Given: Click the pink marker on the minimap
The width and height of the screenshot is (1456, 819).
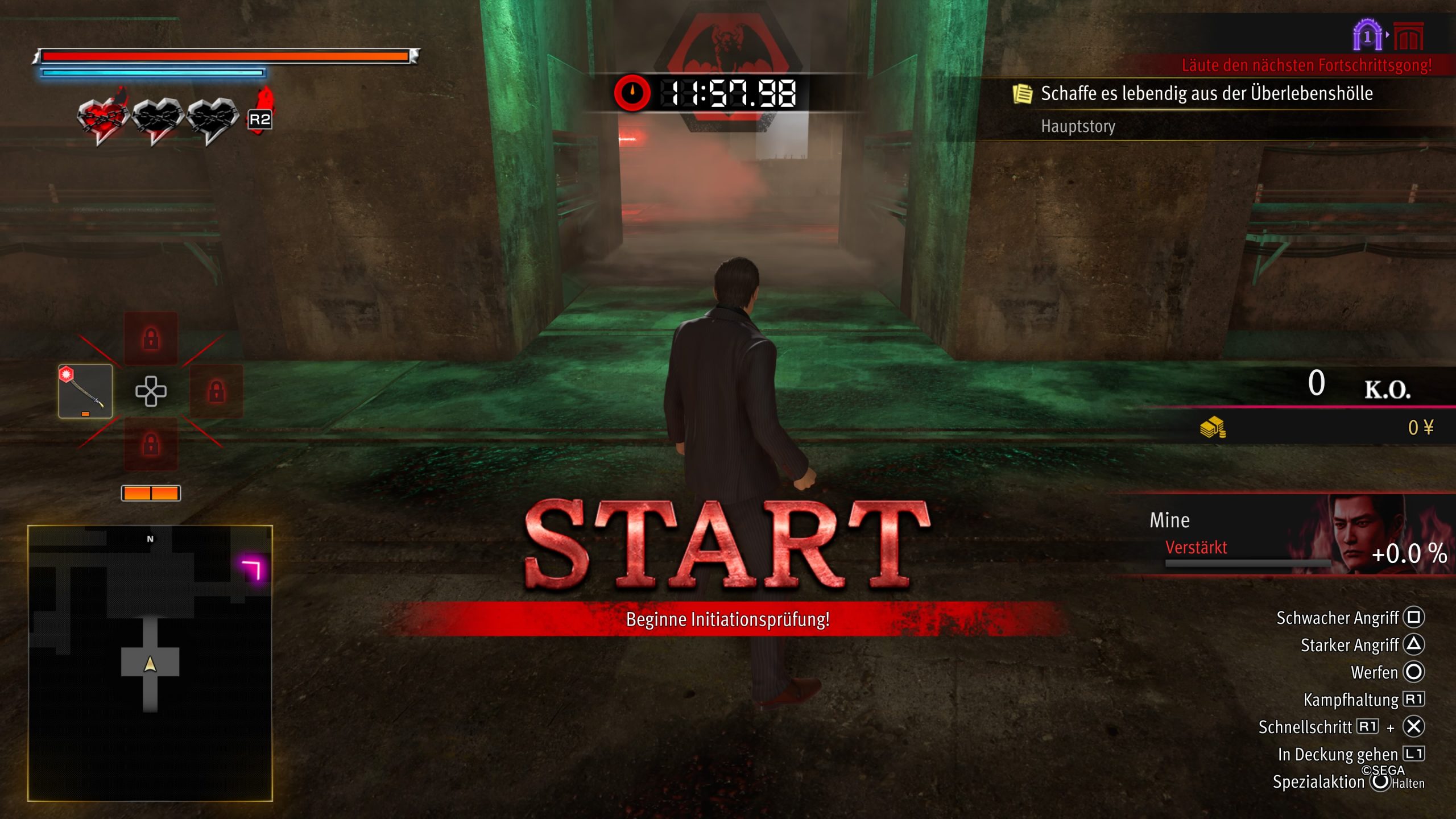Looking at the screenshot, I should pos(252,569).
